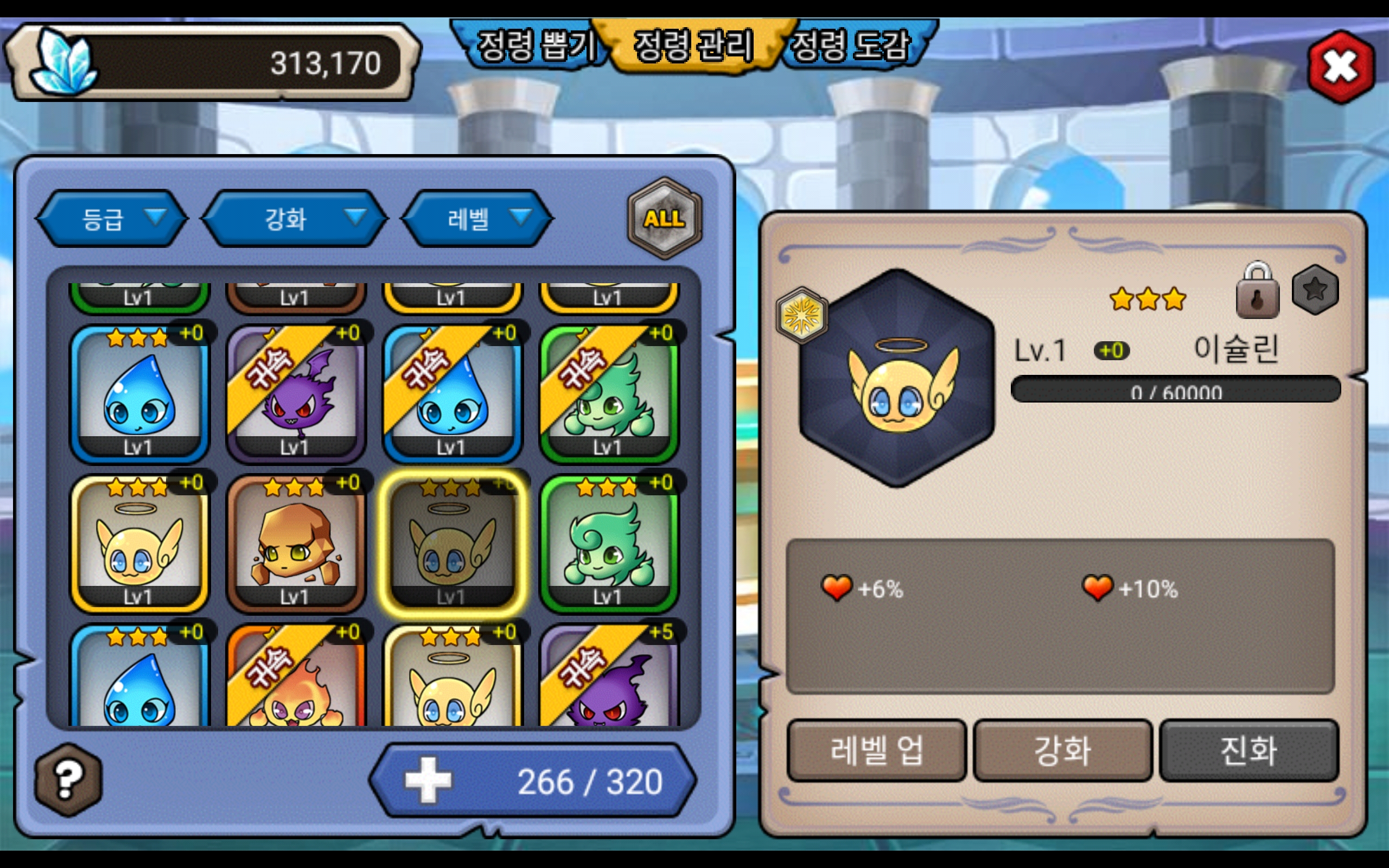Switch to the 정령 도감 tab
The height and width of the screenshot is (868, 1389).
click(x=851, y=46)
